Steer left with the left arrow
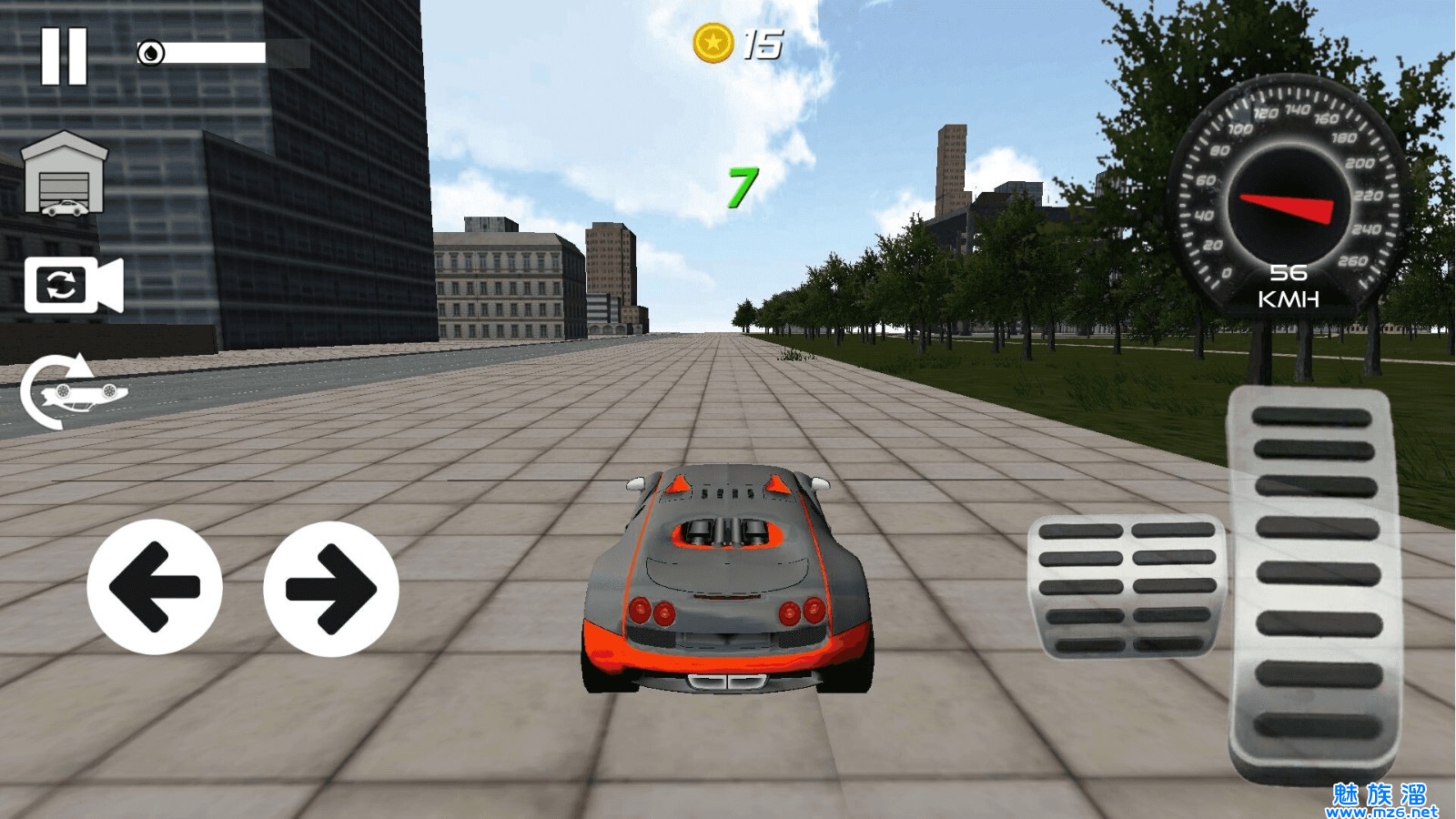Screen dimensions: 1456x819 [x=155, y=587]
